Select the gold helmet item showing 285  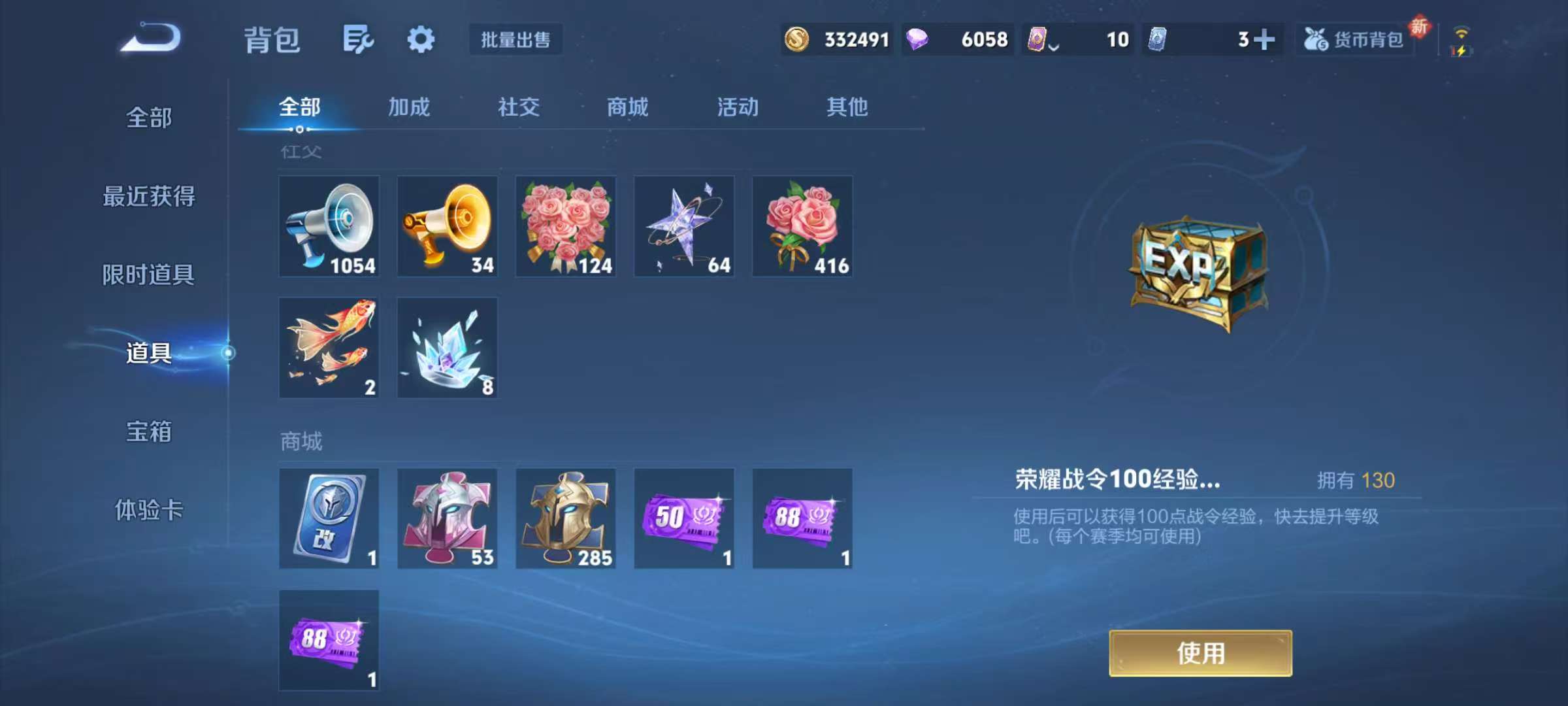pyautogui.click(x=565, y=518)
